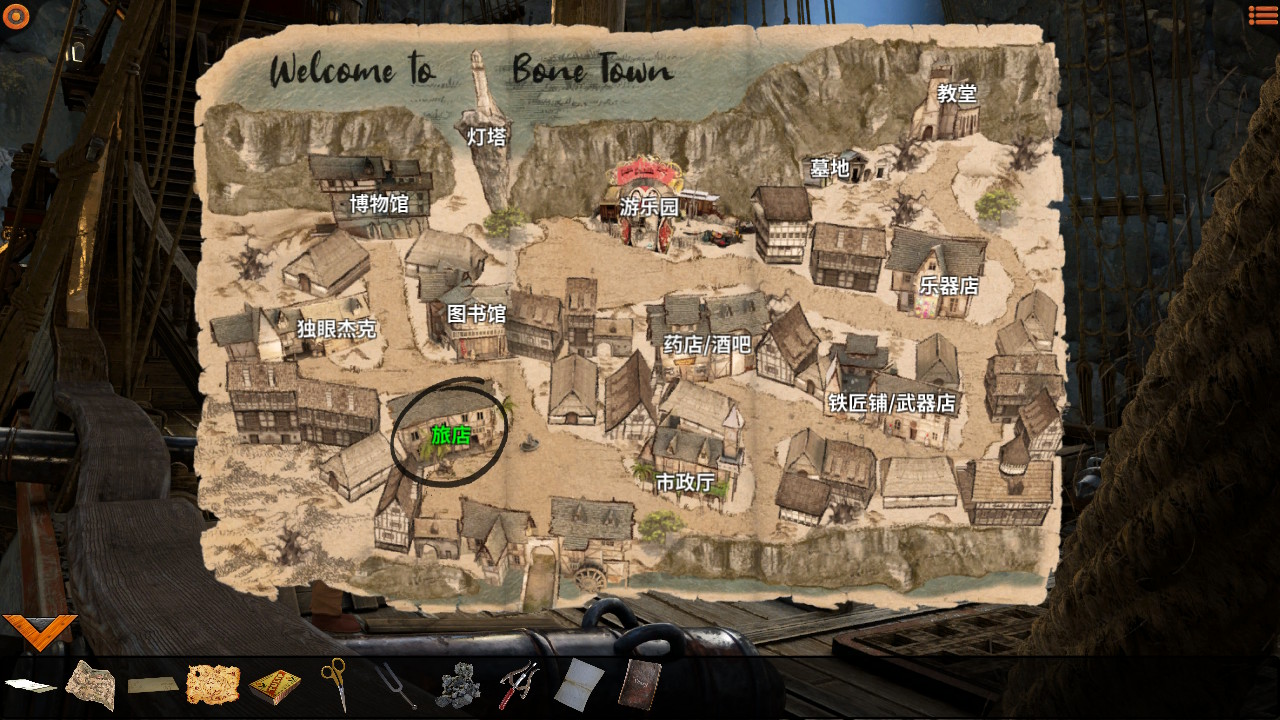Viewport: 1280px width, 720px height.
Task: Select the scissors in the inventory
Action: [334, 683]
